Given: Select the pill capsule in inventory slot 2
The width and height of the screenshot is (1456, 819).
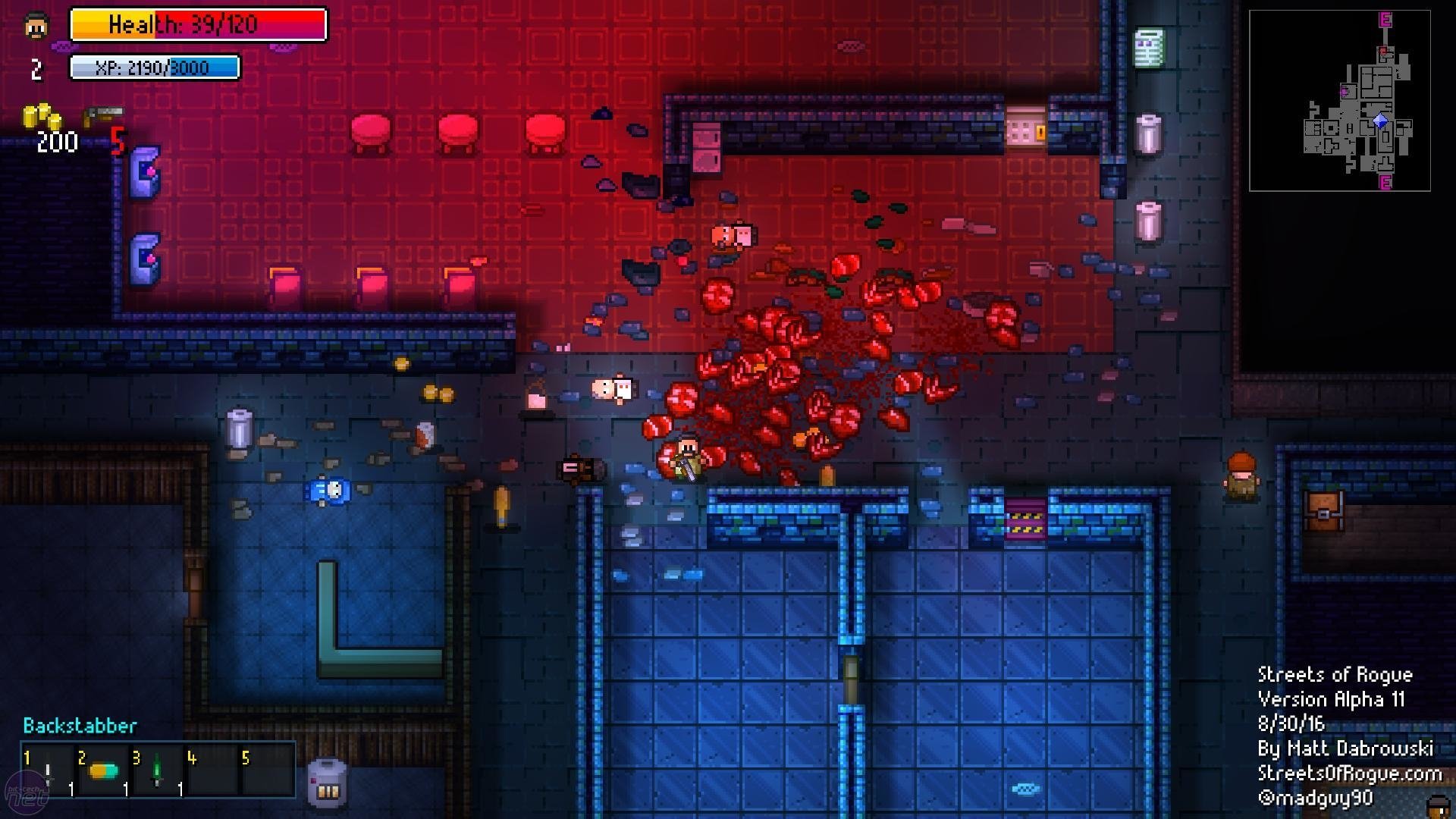Looking at the screenshot, I should coord(102,770).
